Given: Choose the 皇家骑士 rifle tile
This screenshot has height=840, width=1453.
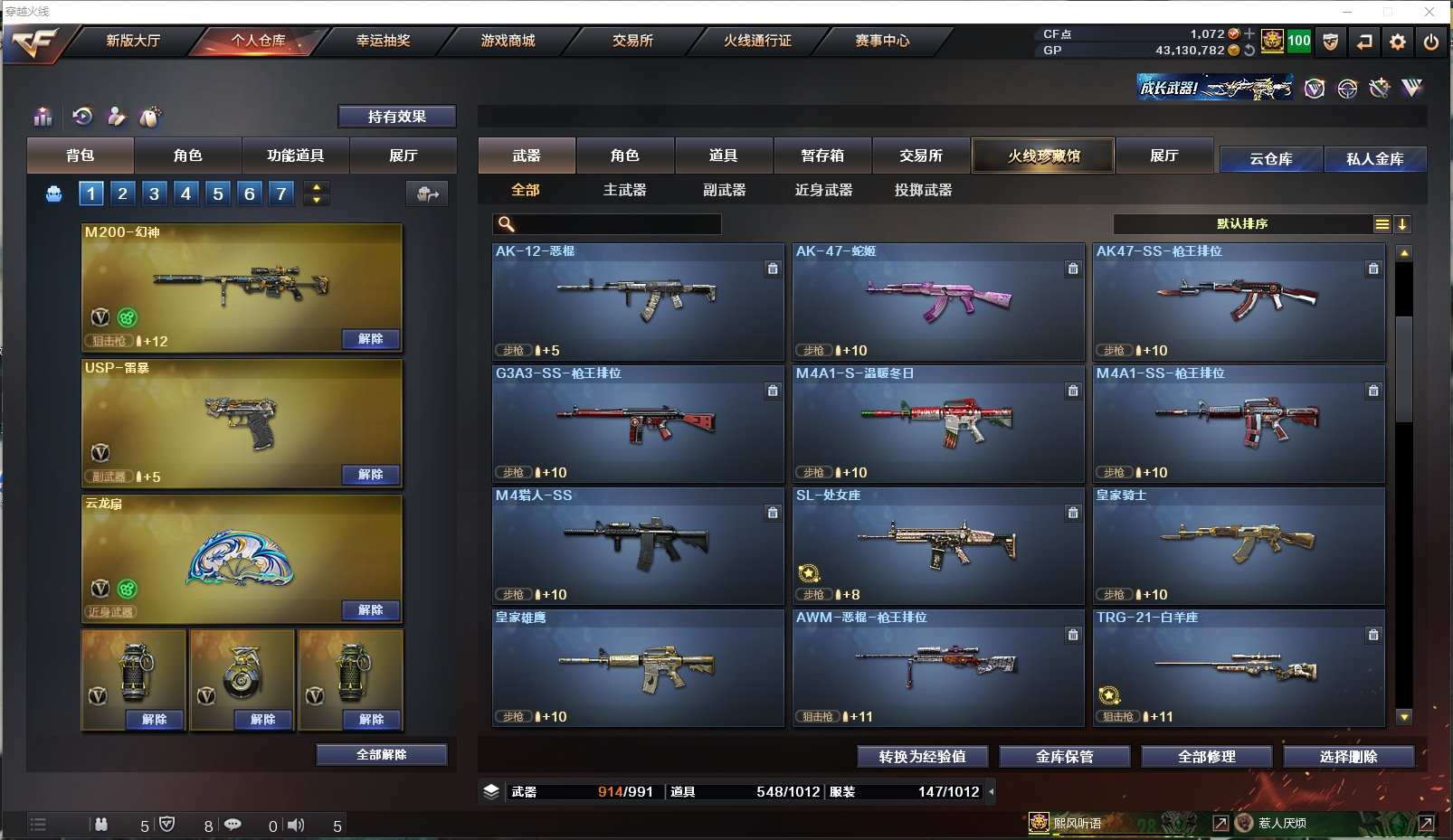Looking at the screenshot, I should coord(1239,545).
